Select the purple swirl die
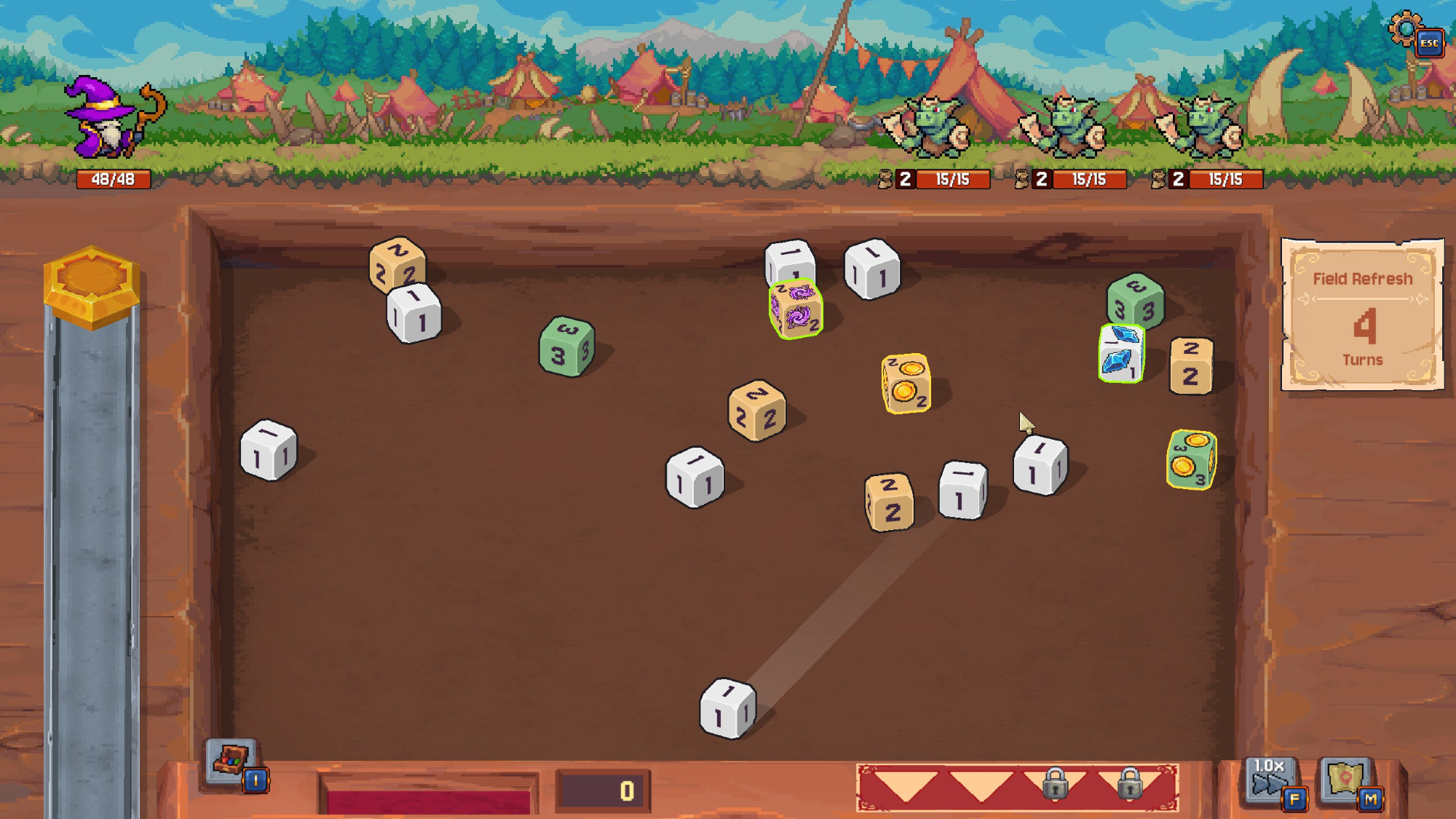 click(796, 309)
